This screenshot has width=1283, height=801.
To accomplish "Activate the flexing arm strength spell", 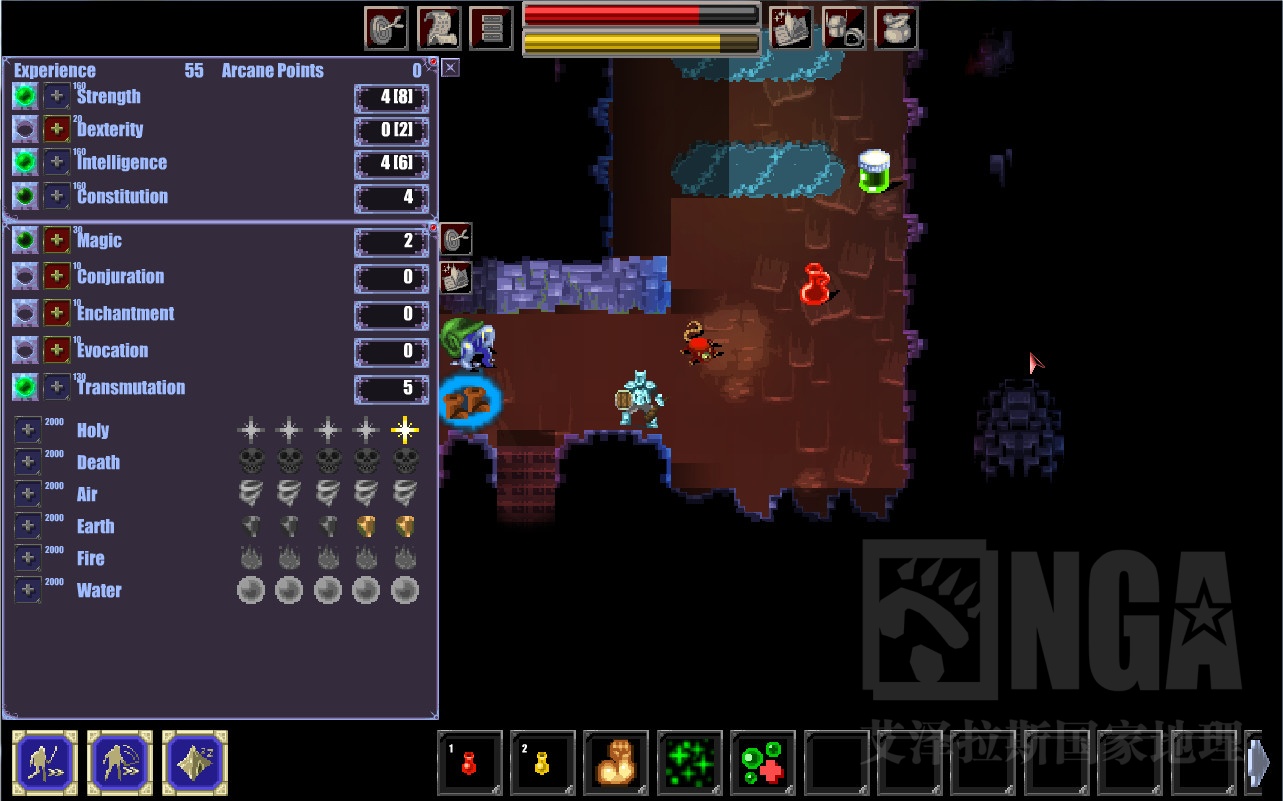I will tap(616, 763).
